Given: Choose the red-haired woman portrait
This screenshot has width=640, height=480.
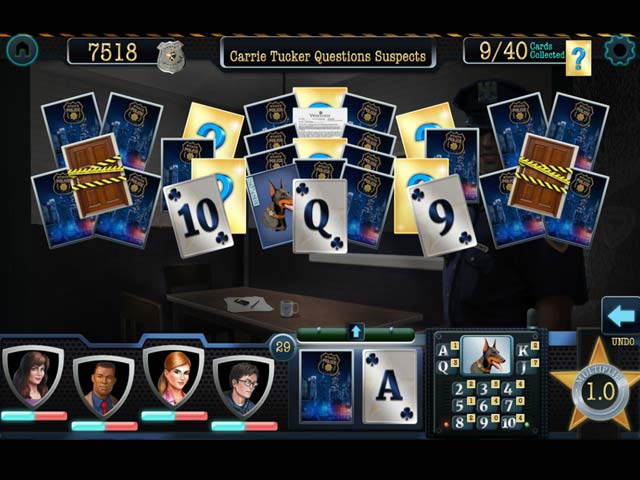Looking at the screenshot, I should click(x=173, y=377).
